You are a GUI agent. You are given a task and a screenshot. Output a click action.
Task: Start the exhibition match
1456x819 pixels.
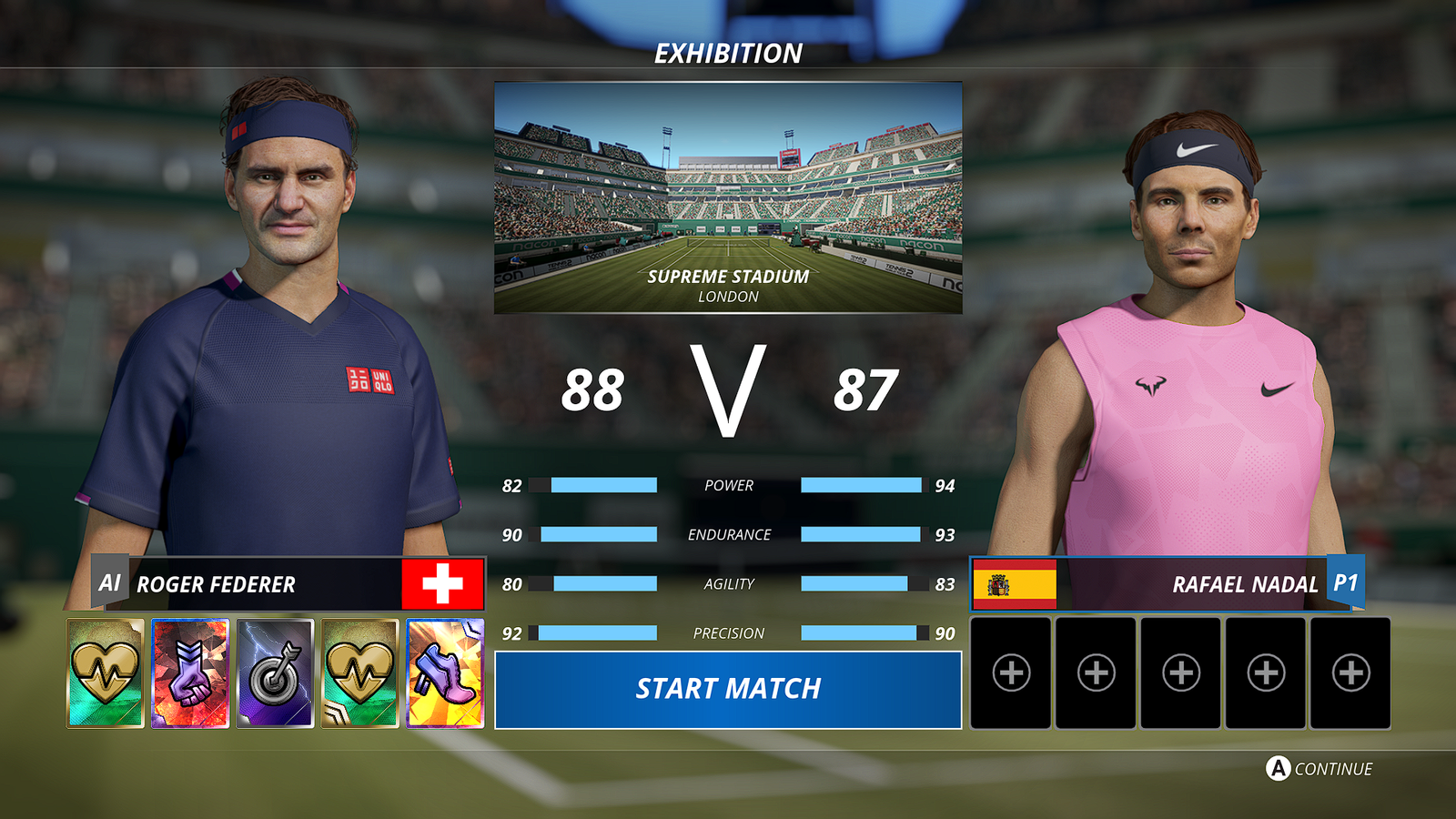click(x=728, y=689)
